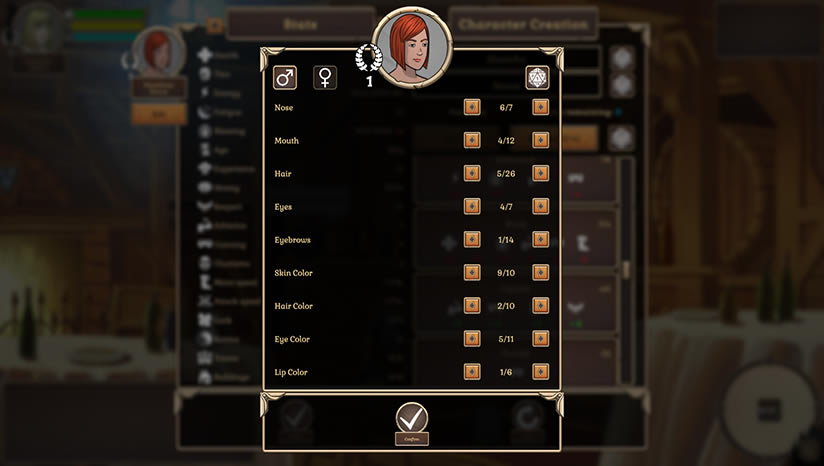Step Hair Color backward
The width and height of the screenshot is (824, 466).
point(472,305)
